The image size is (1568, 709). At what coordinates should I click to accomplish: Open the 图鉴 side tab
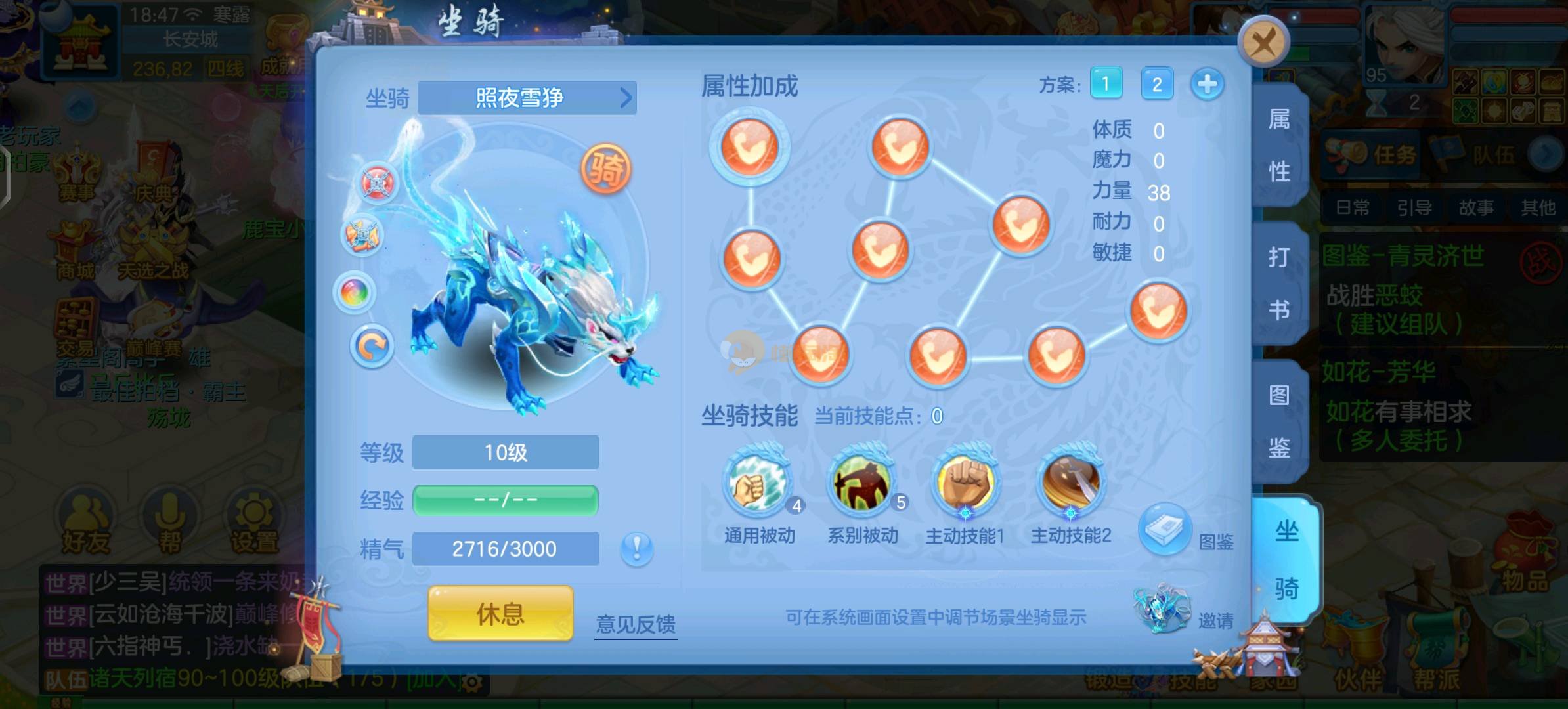pos(1278,421)
